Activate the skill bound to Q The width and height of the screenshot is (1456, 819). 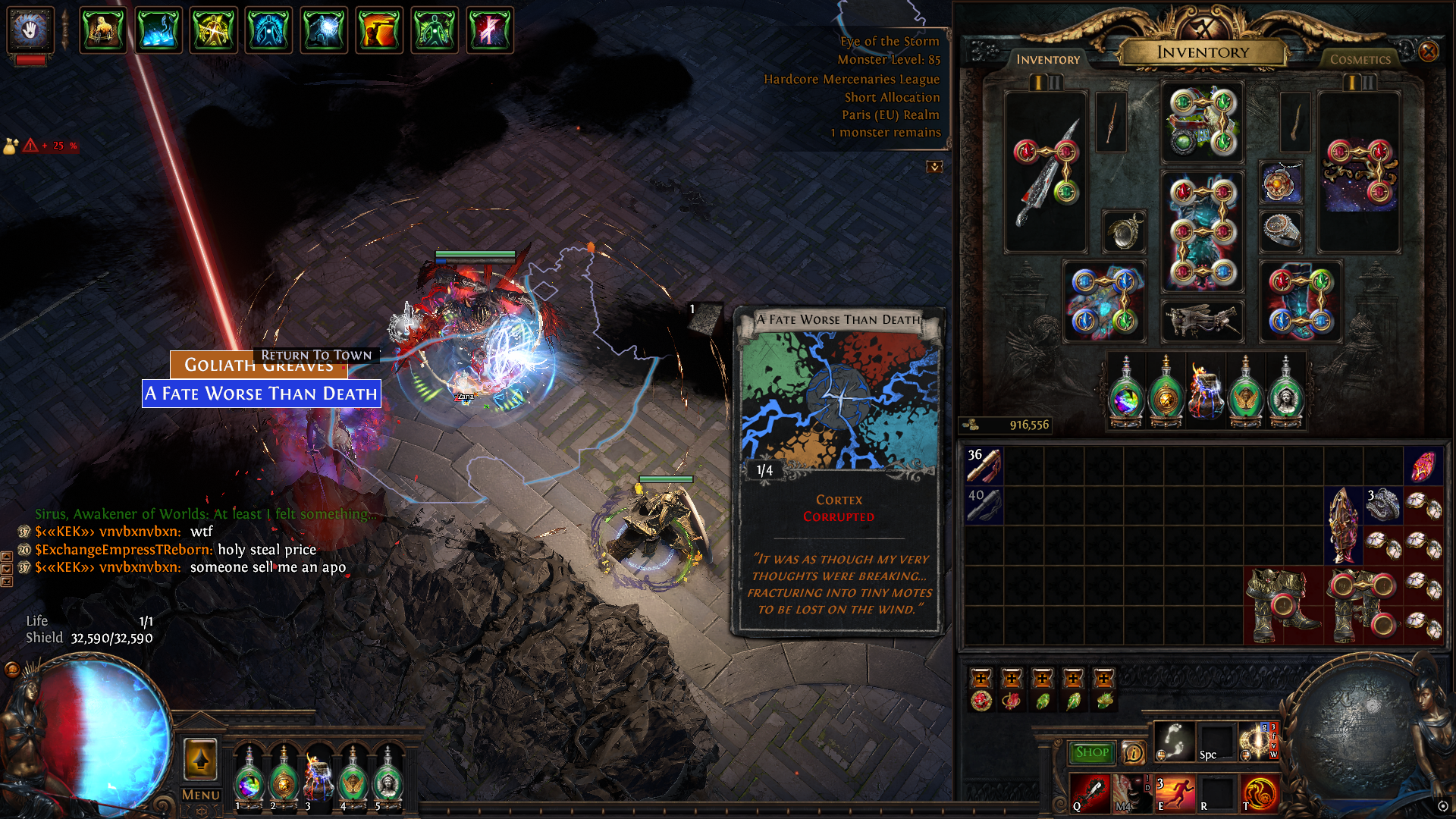coord(1090,792)
